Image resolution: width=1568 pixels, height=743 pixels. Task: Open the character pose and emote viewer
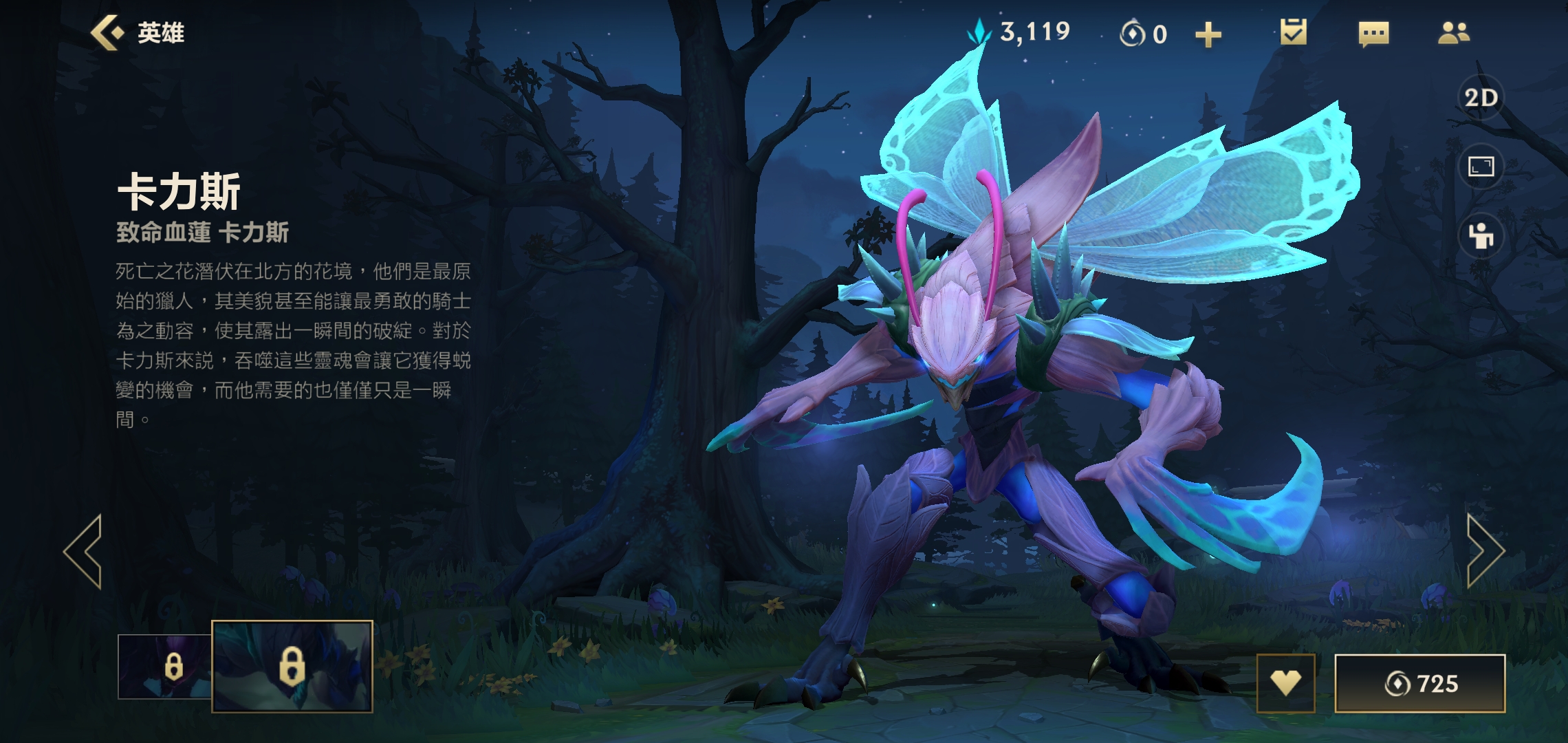1481,236
